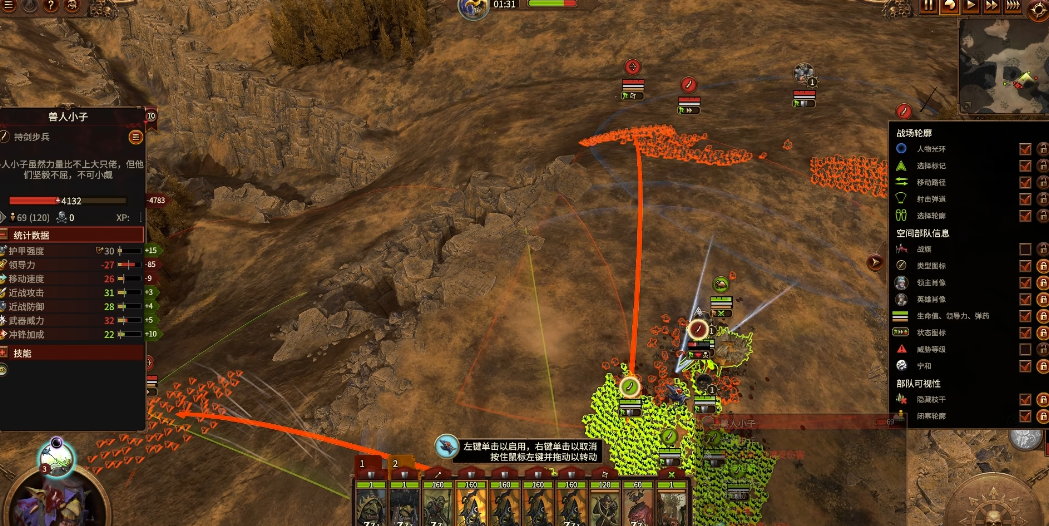Uncheck the 选择标记 option
This screenshot has width=1049, height=526.
(1025, 166)
